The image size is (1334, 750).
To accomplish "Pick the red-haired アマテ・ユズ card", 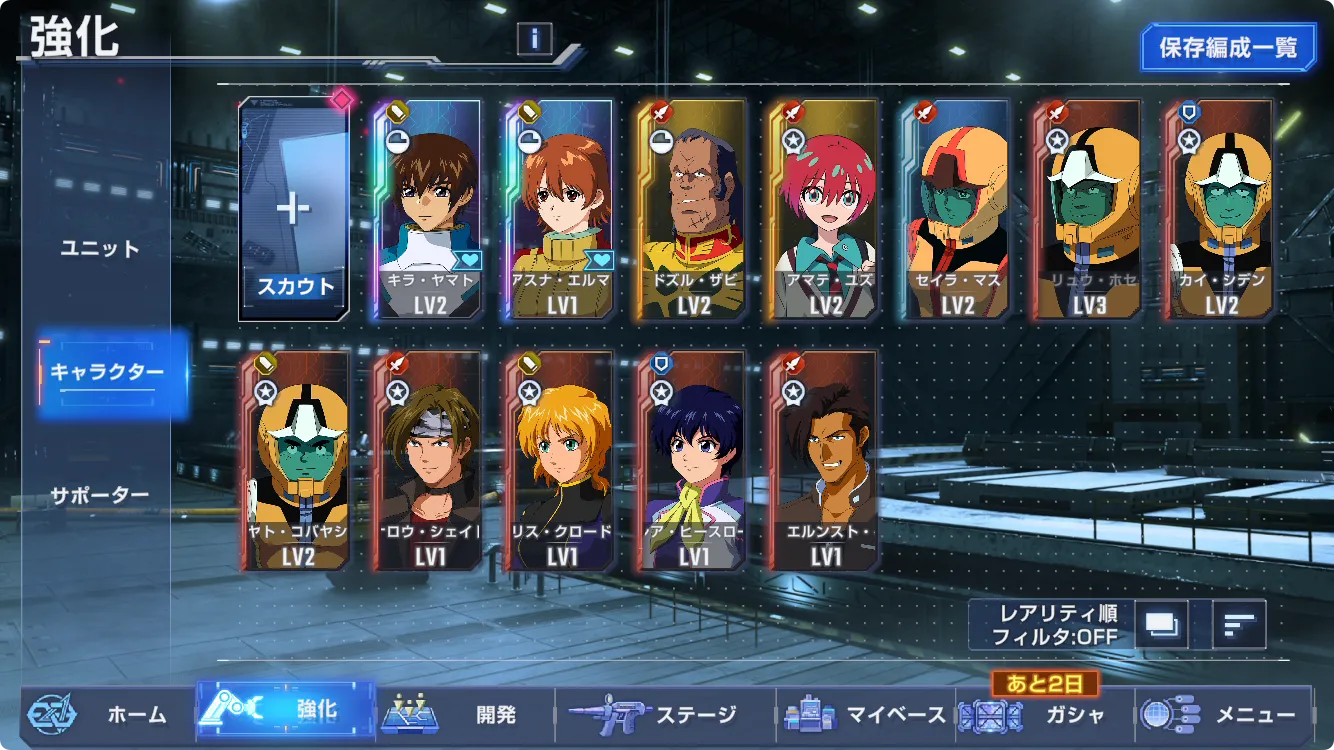I will [x=825, y=210].
